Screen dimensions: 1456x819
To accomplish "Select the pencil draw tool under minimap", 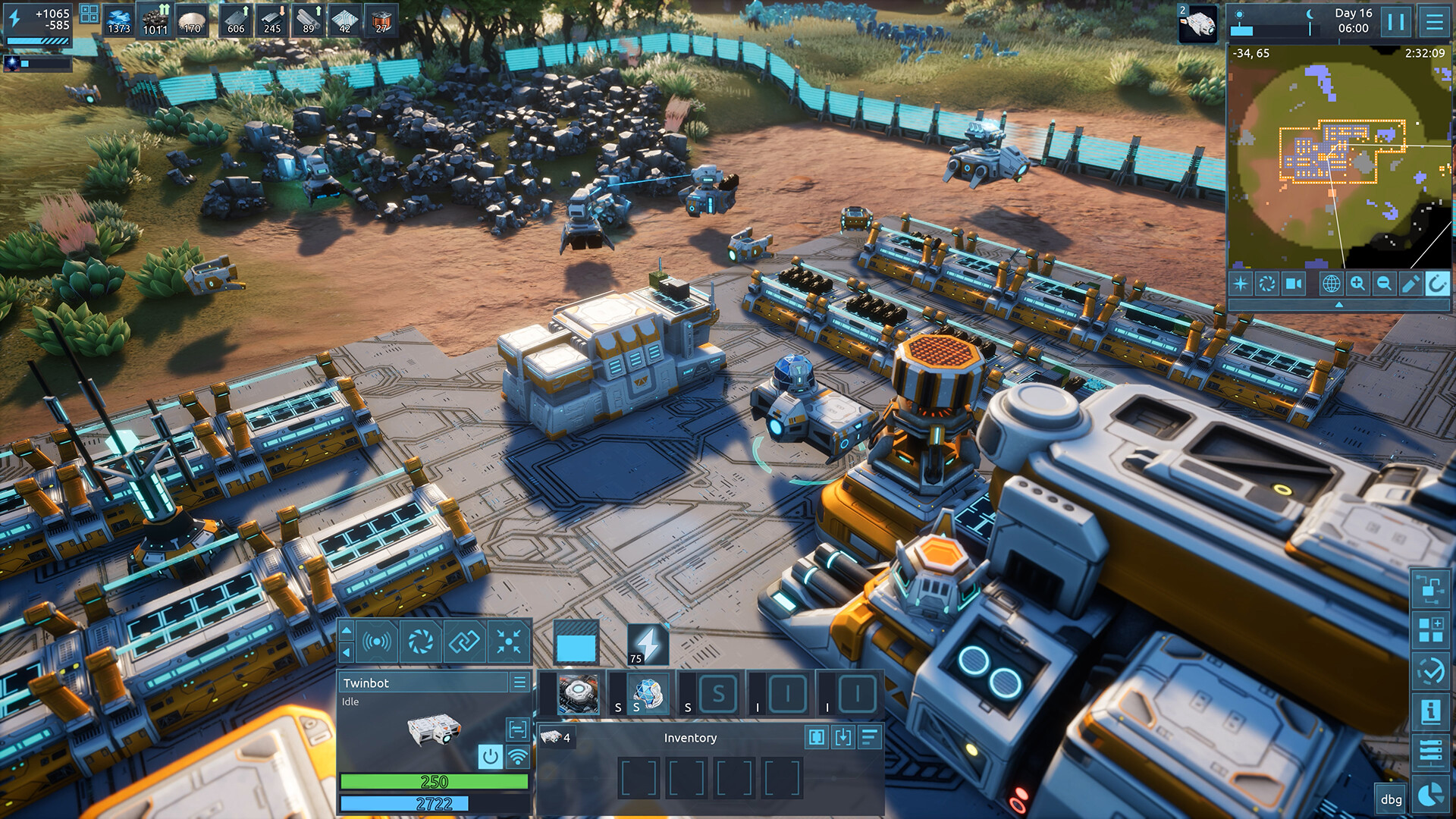I will [x=1410, y=284].
